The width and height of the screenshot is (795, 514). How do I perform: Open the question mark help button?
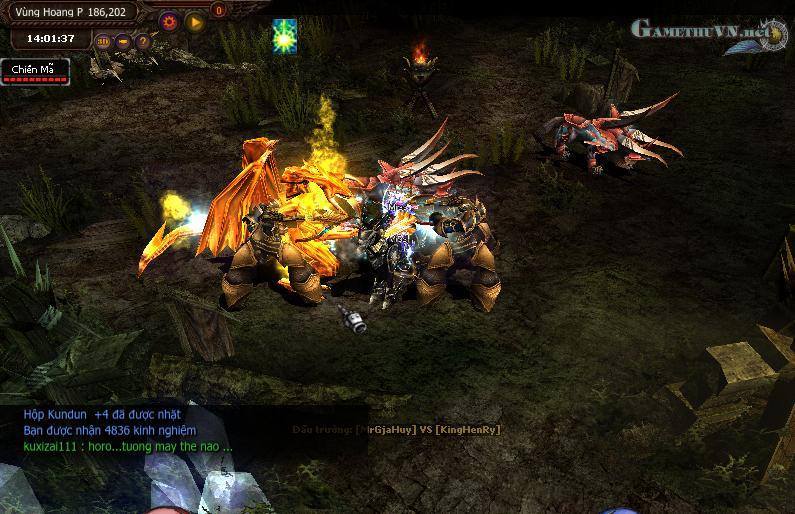click(x=143, y=41)
